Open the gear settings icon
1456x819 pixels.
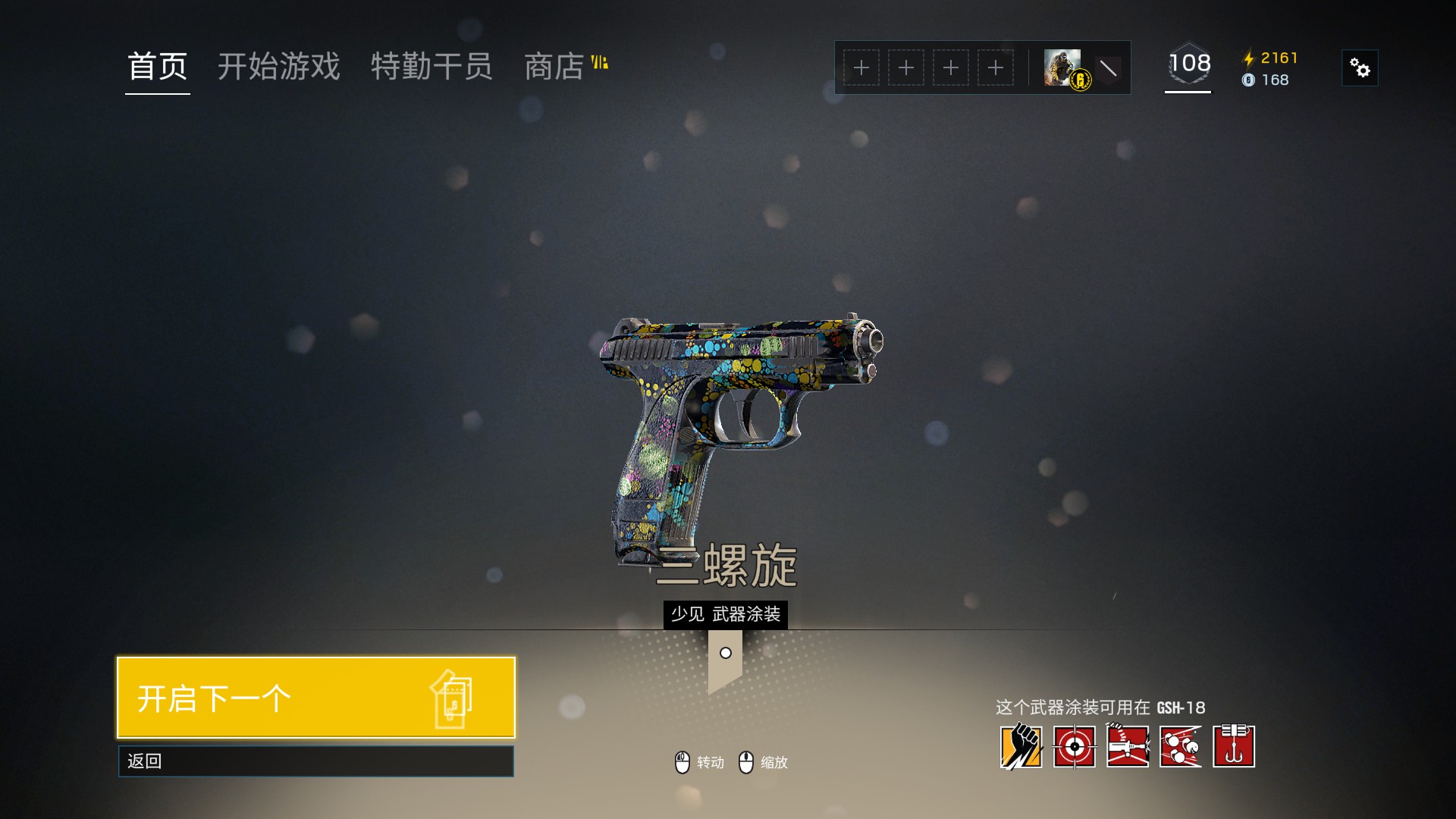point(1360,68)
